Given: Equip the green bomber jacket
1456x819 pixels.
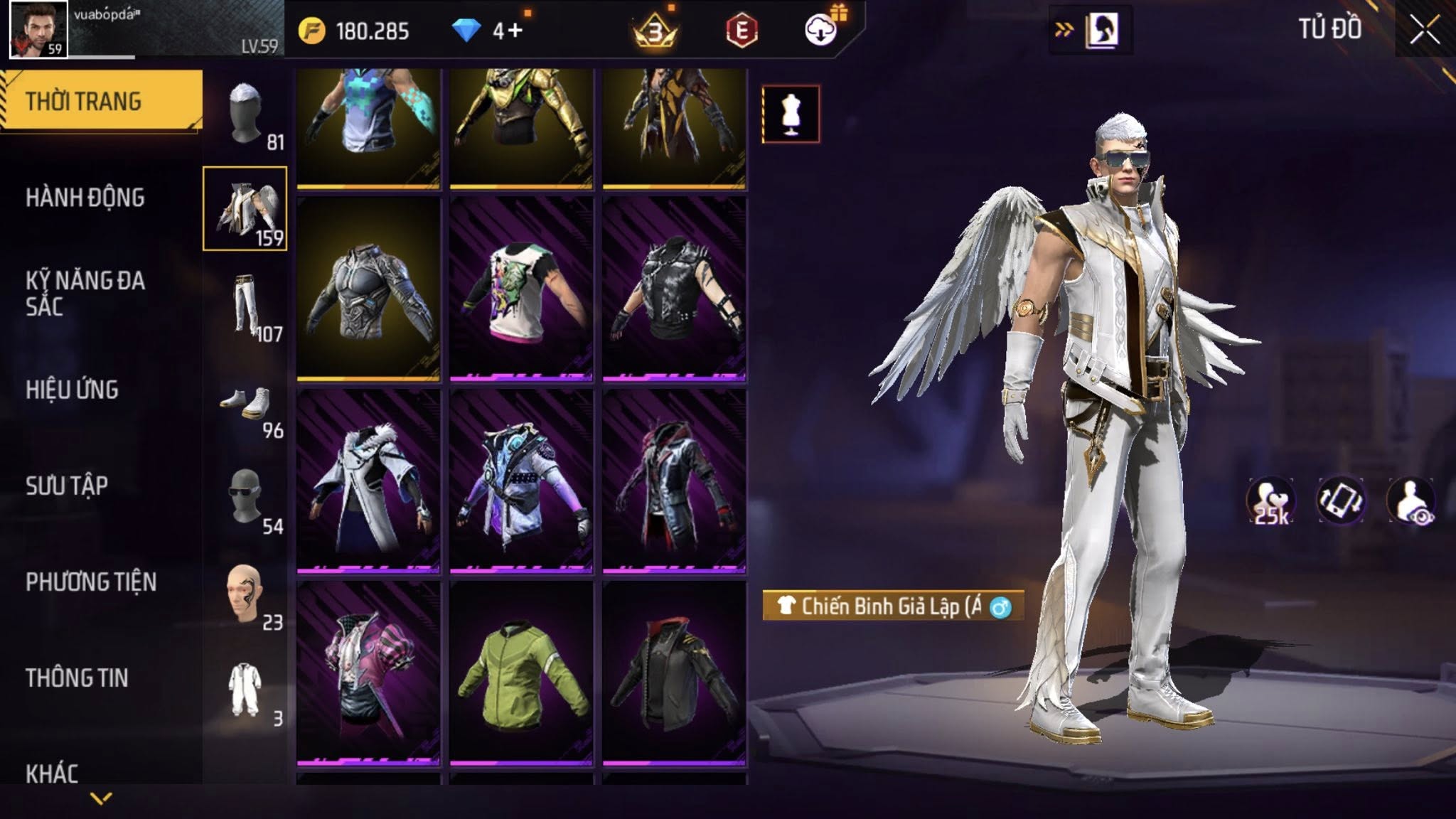Looking at the screenshot, I should [521, 673].
